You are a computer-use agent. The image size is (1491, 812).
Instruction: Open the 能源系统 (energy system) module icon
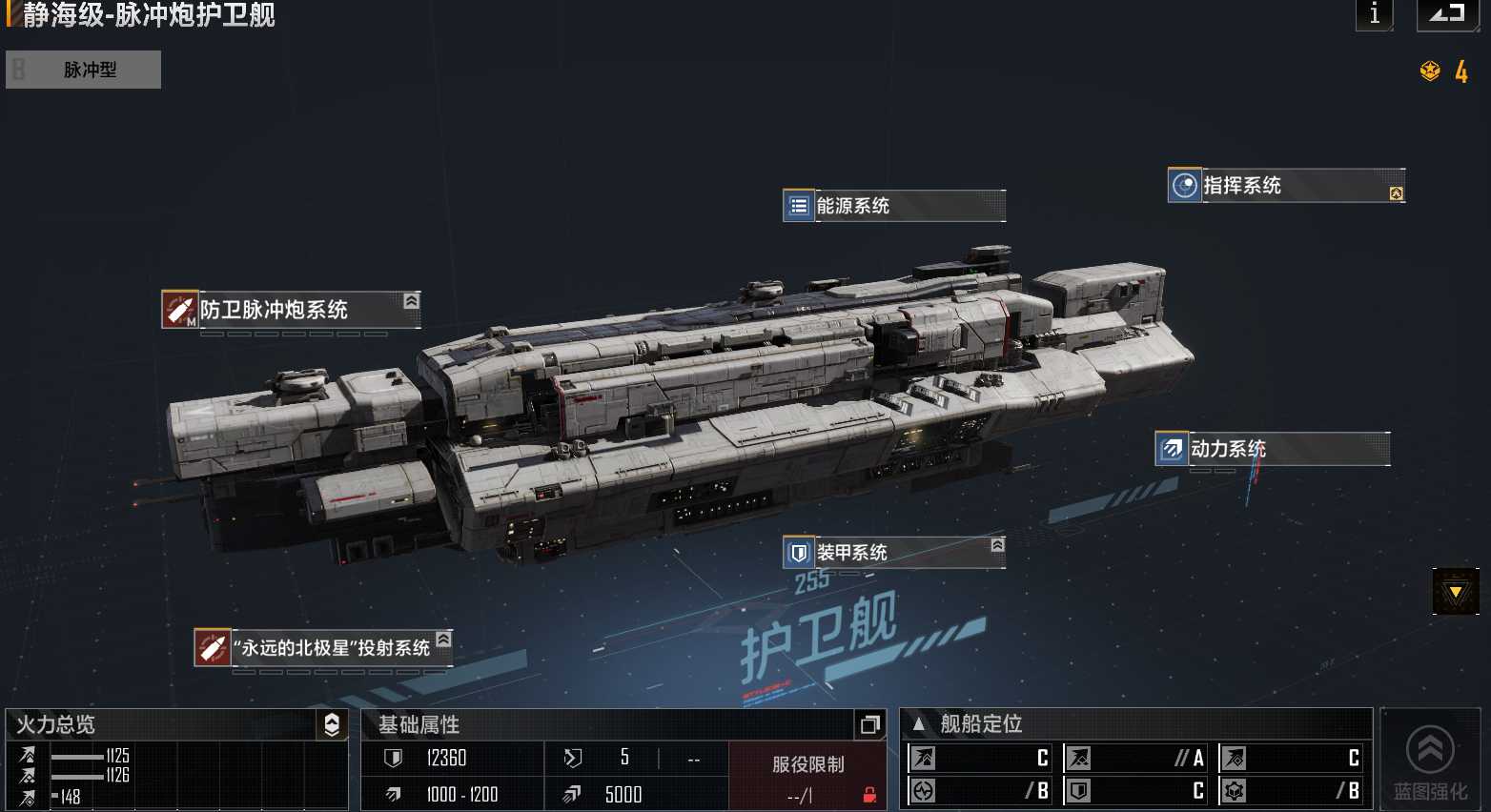click(x=797, y=205)
